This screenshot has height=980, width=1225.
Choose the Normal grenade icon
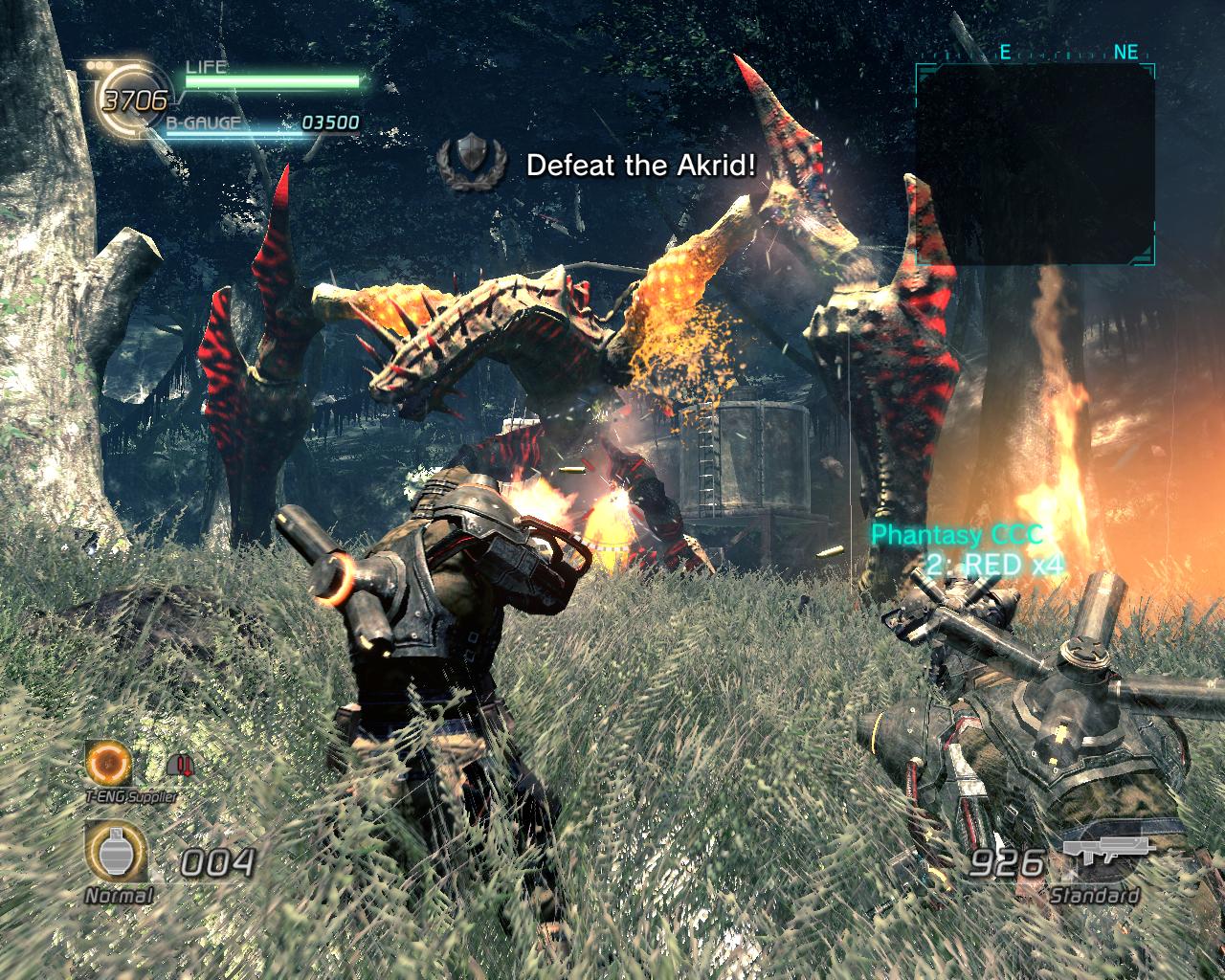click(x=117, y=851)
